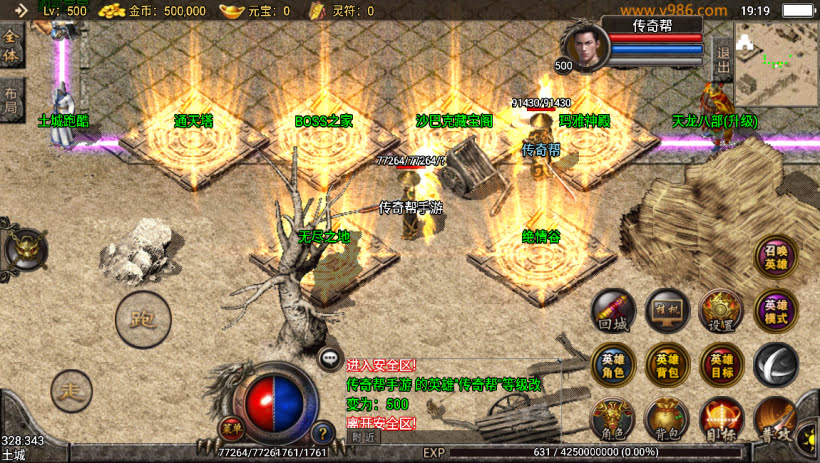Open the 角色 character sheet icon
820x463 pixels.
(x=611, y=420)
